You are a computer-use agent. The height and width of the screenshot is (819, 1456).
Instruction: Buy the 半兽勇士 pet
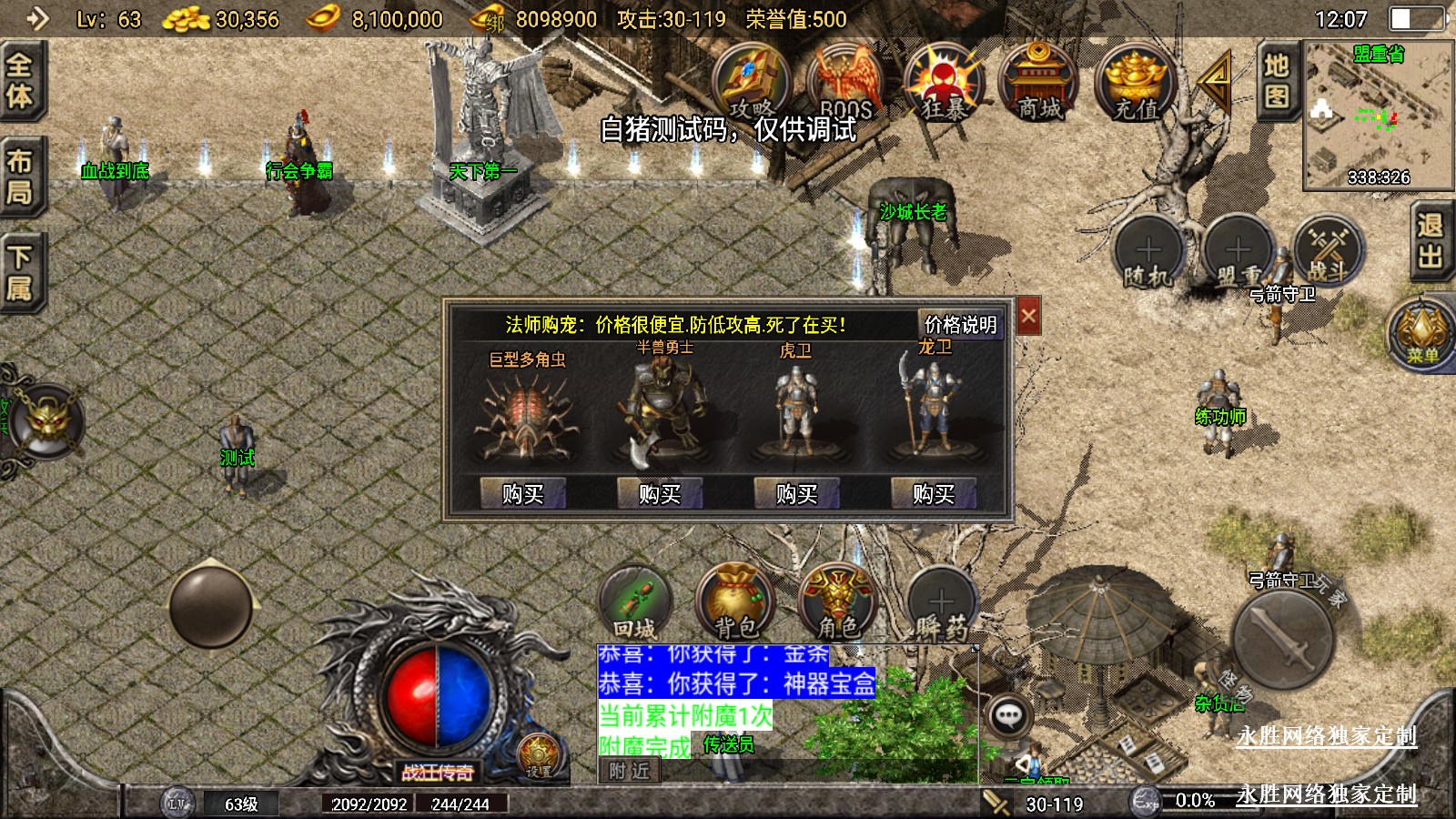coord(660,493)
